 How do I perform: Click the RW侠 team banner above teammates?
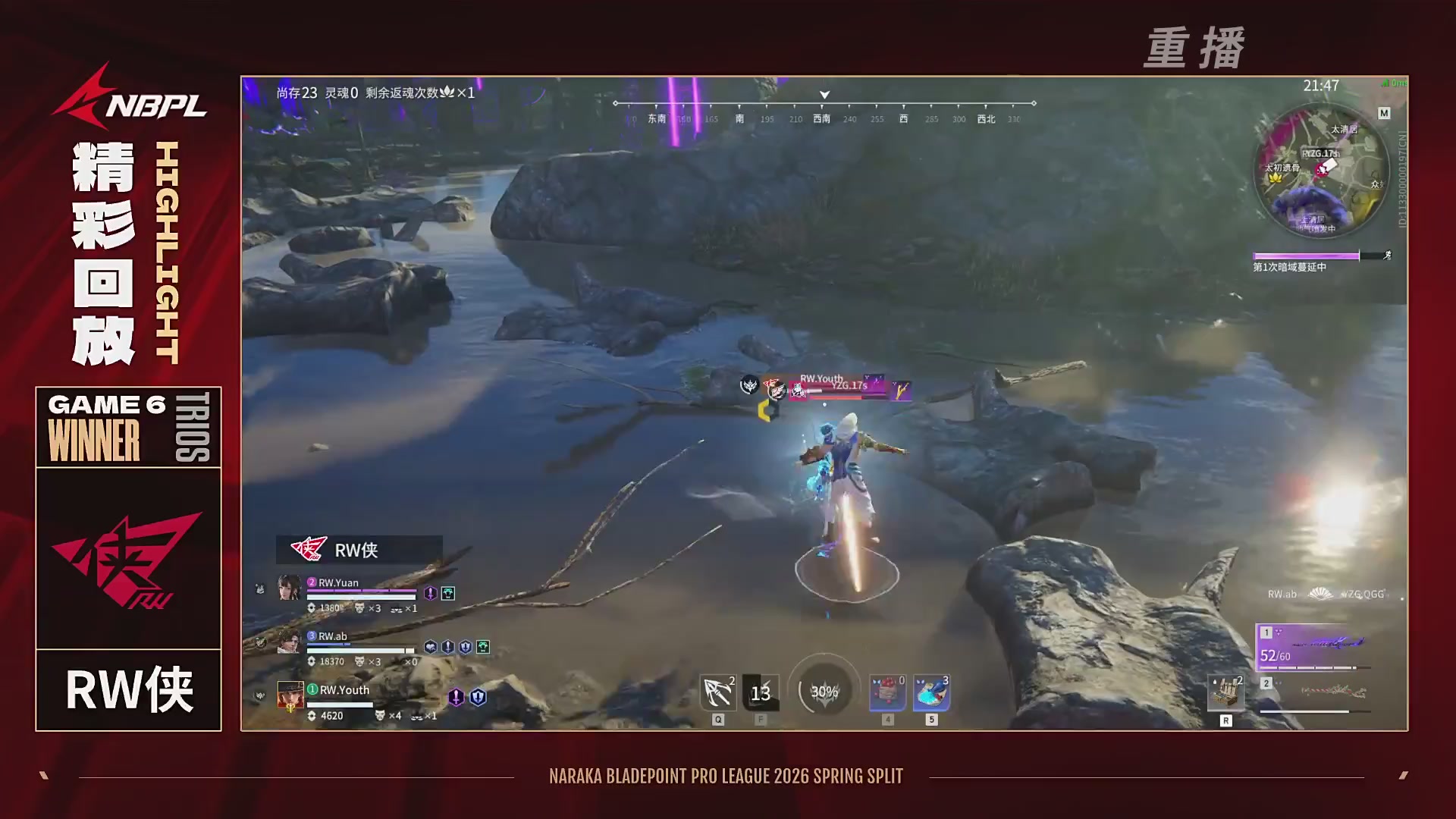pos(359,549)
